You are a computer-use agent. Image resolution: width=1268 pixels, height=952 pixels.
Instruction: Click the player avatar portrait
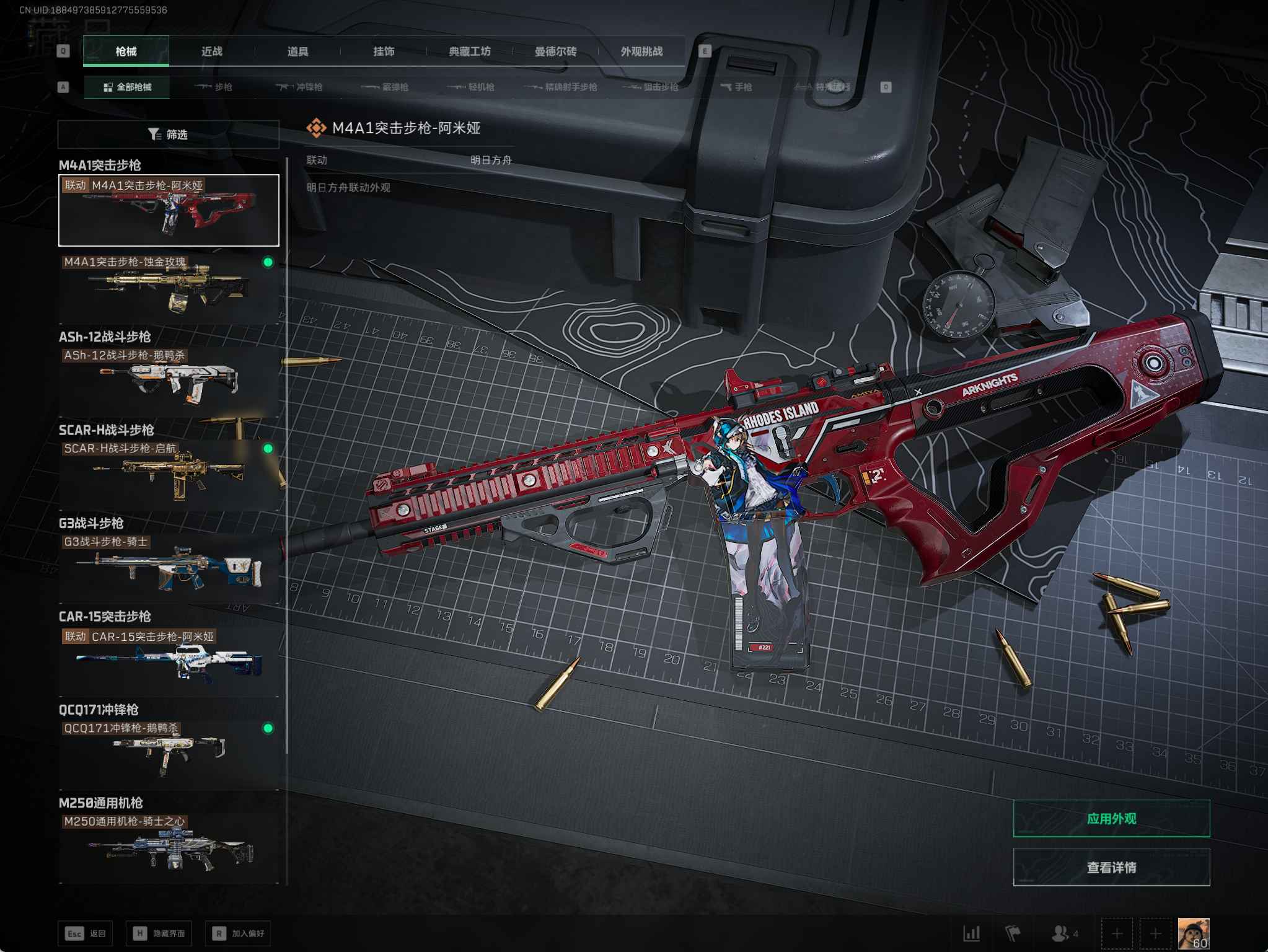coord(1193,933)
